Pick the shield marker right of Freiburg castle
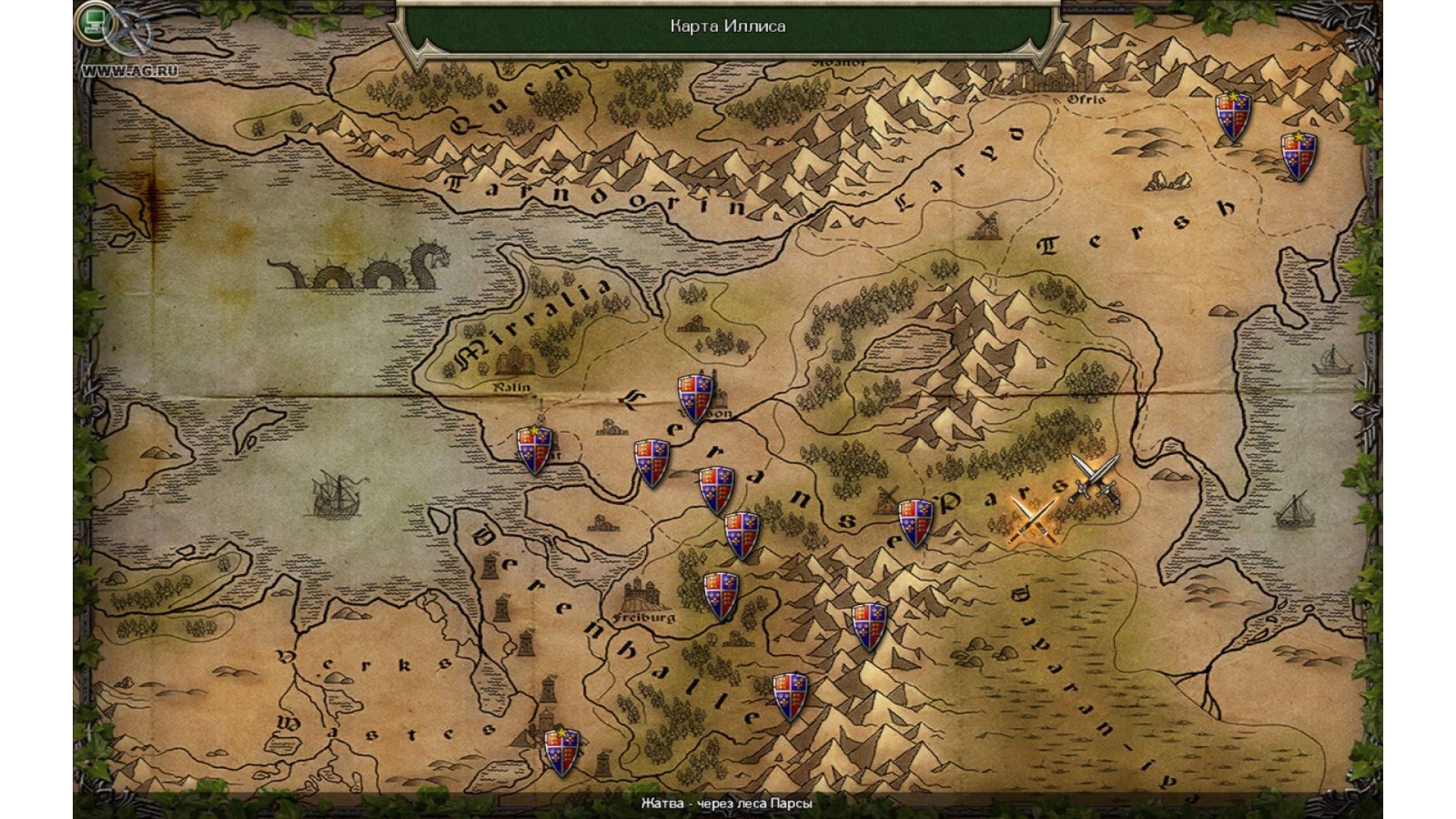Viewport: 1456px width, 819px height. 720,596
